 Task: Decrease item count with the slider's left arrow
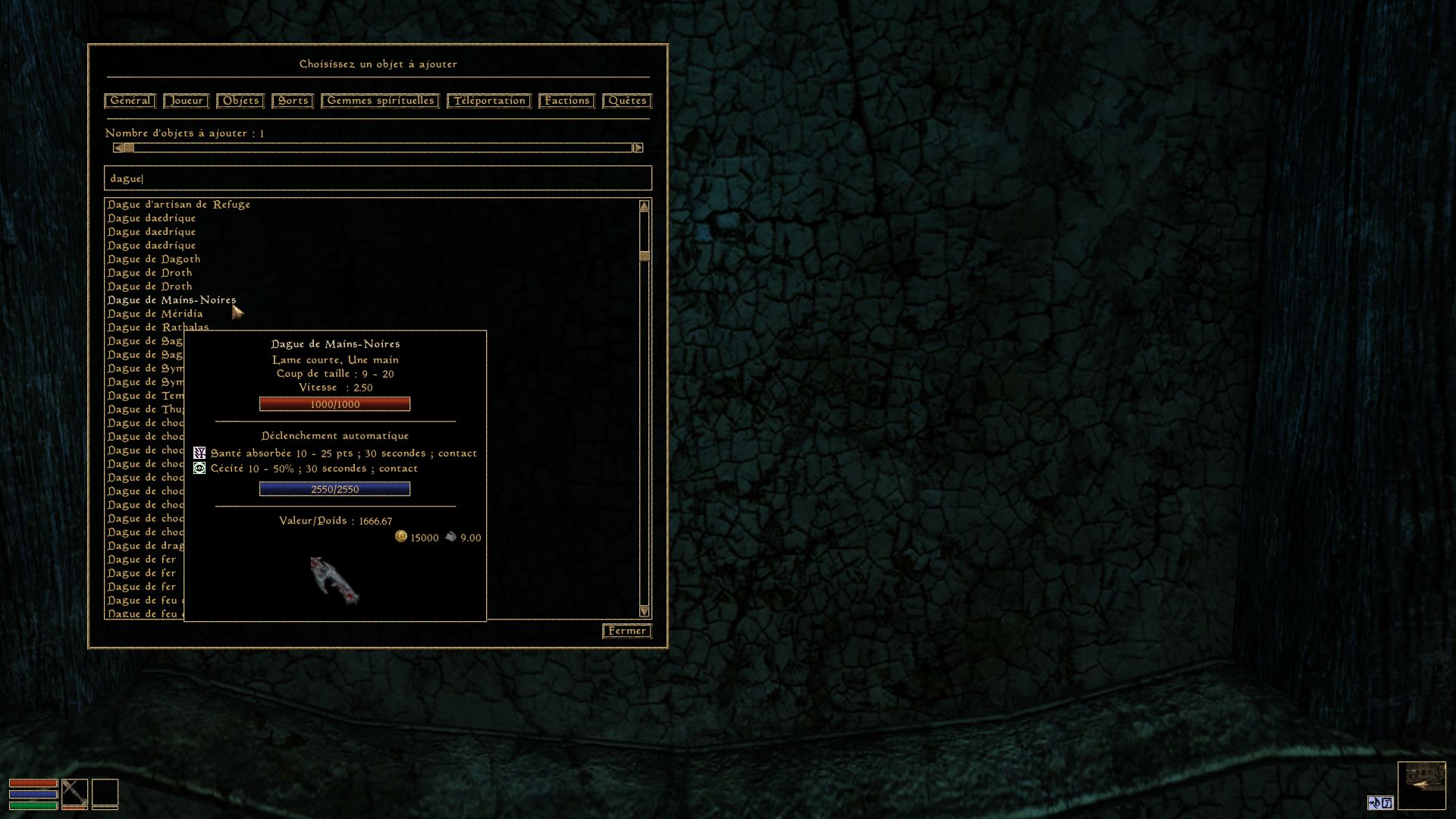tap(118, 148)
